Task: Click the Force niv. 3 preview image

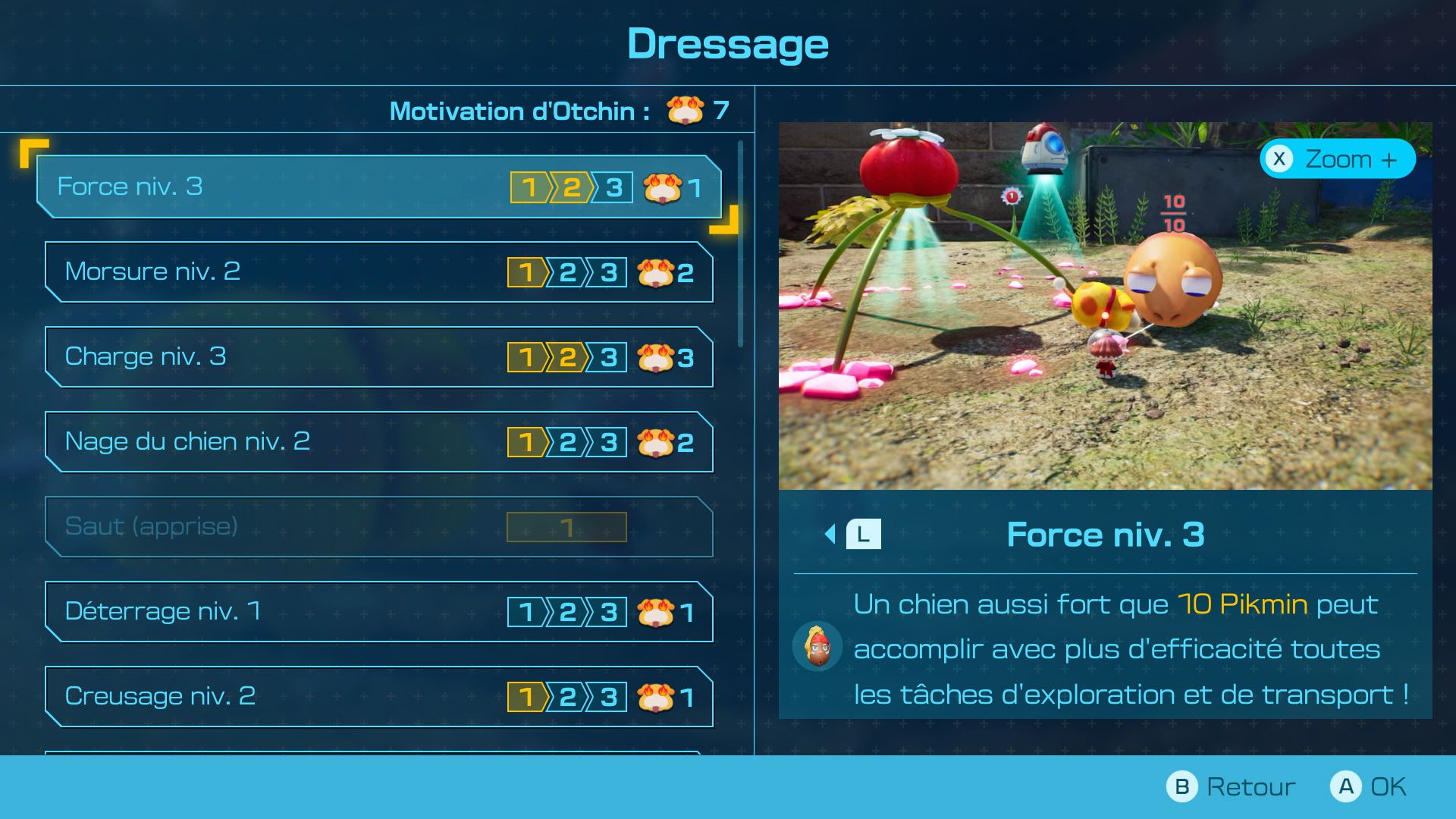Action: click(x=1105, y=306)
